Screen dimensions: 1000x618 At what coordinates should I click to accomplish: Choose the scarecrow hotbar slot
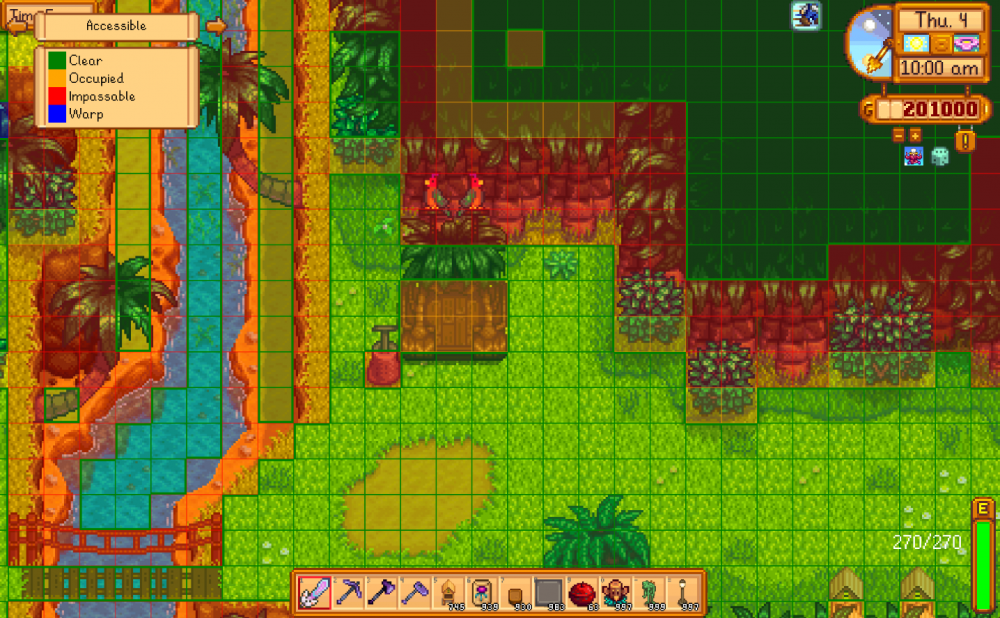pyautogui.click(x=615, y=592)
